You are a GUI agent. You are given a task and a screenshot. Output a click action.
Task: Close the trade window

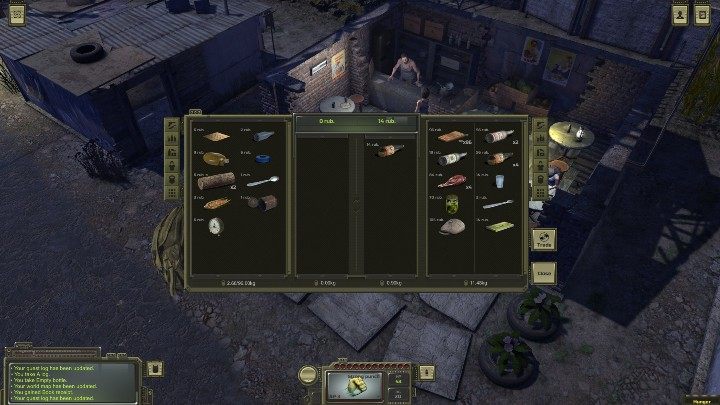point(544,271)
